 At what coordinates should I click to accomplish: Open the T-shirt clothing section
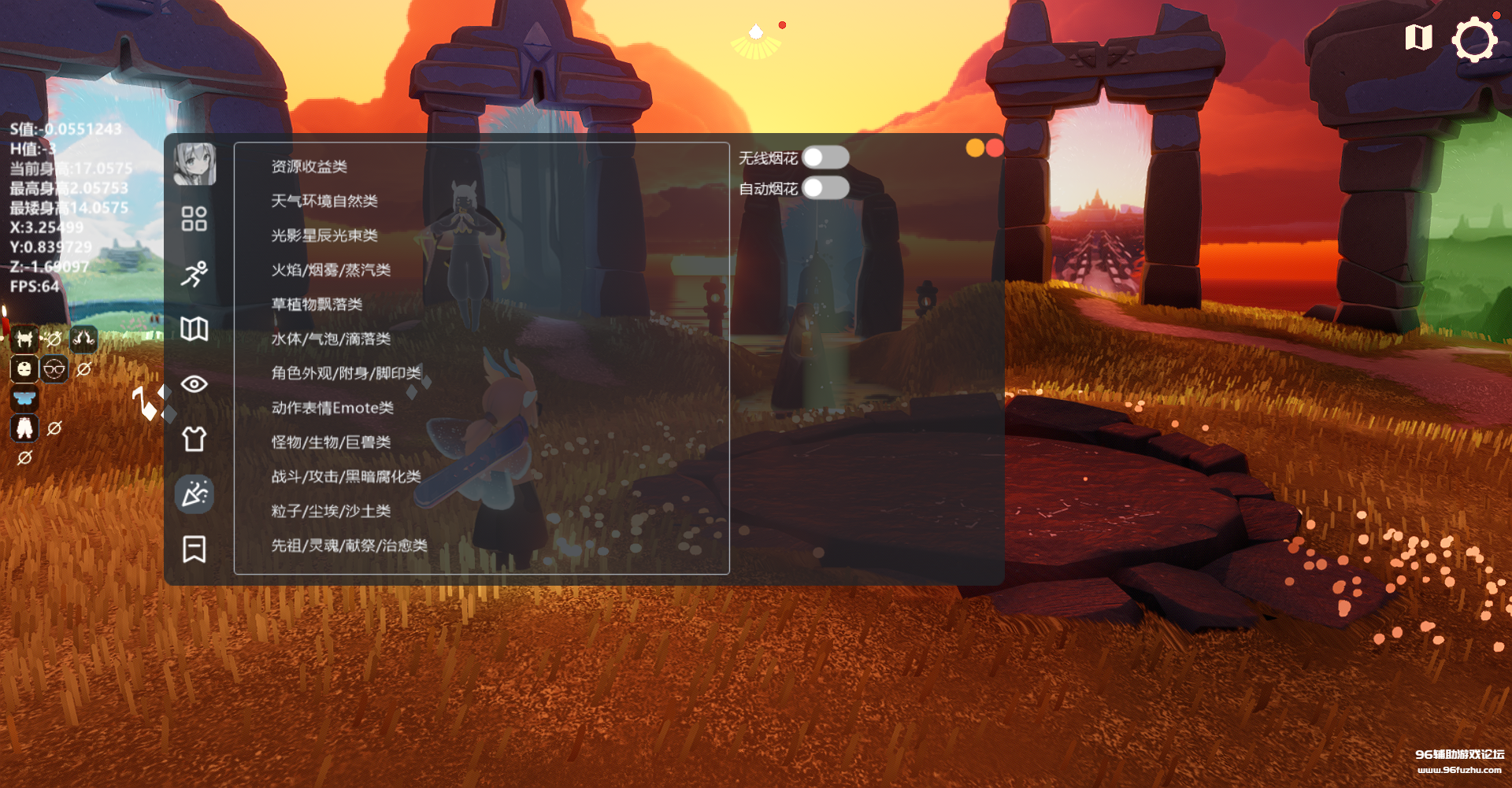[195, 438]
